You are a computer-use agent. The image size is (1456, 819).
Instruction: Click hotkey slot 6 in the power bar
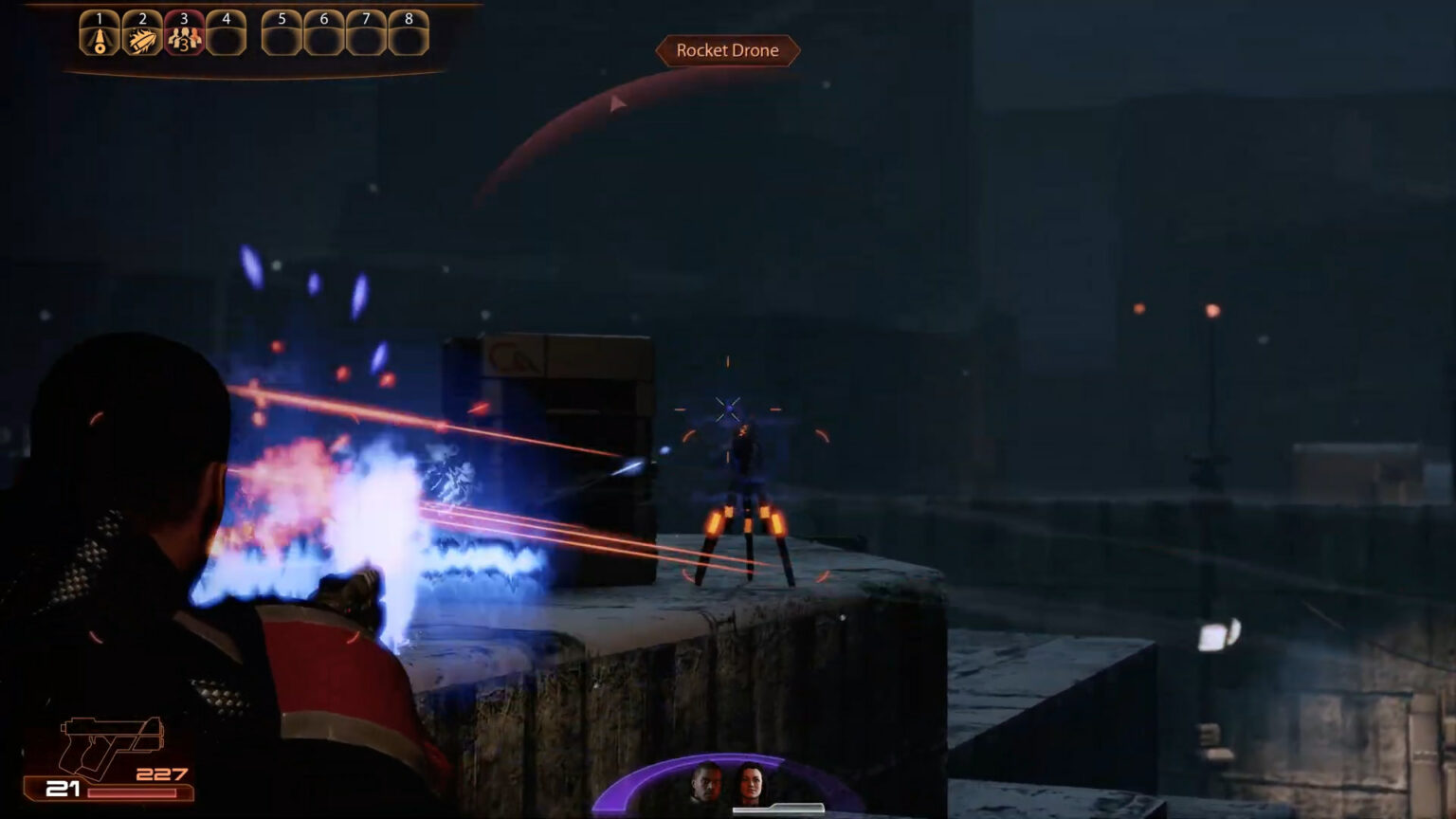pos(325,31)
